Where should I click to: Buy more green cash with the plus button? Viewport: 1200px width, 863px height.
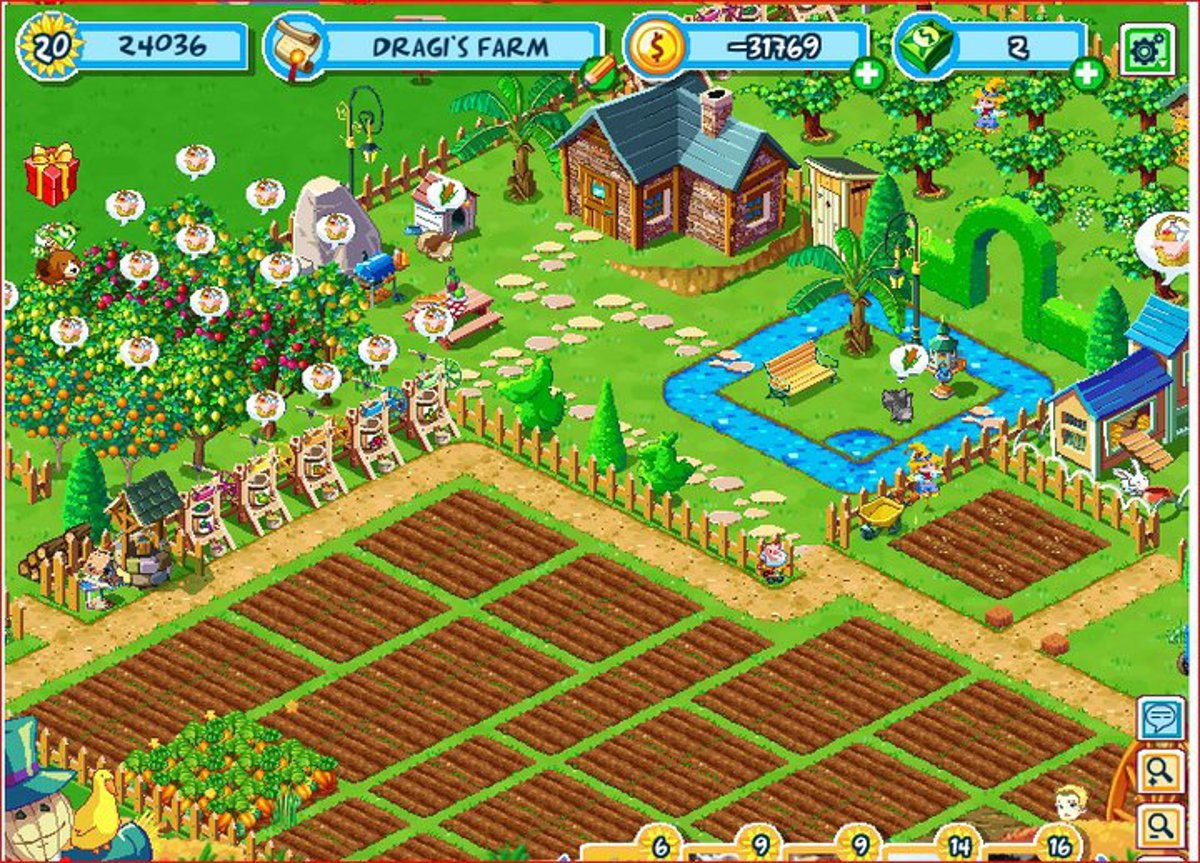[1087, 73]
